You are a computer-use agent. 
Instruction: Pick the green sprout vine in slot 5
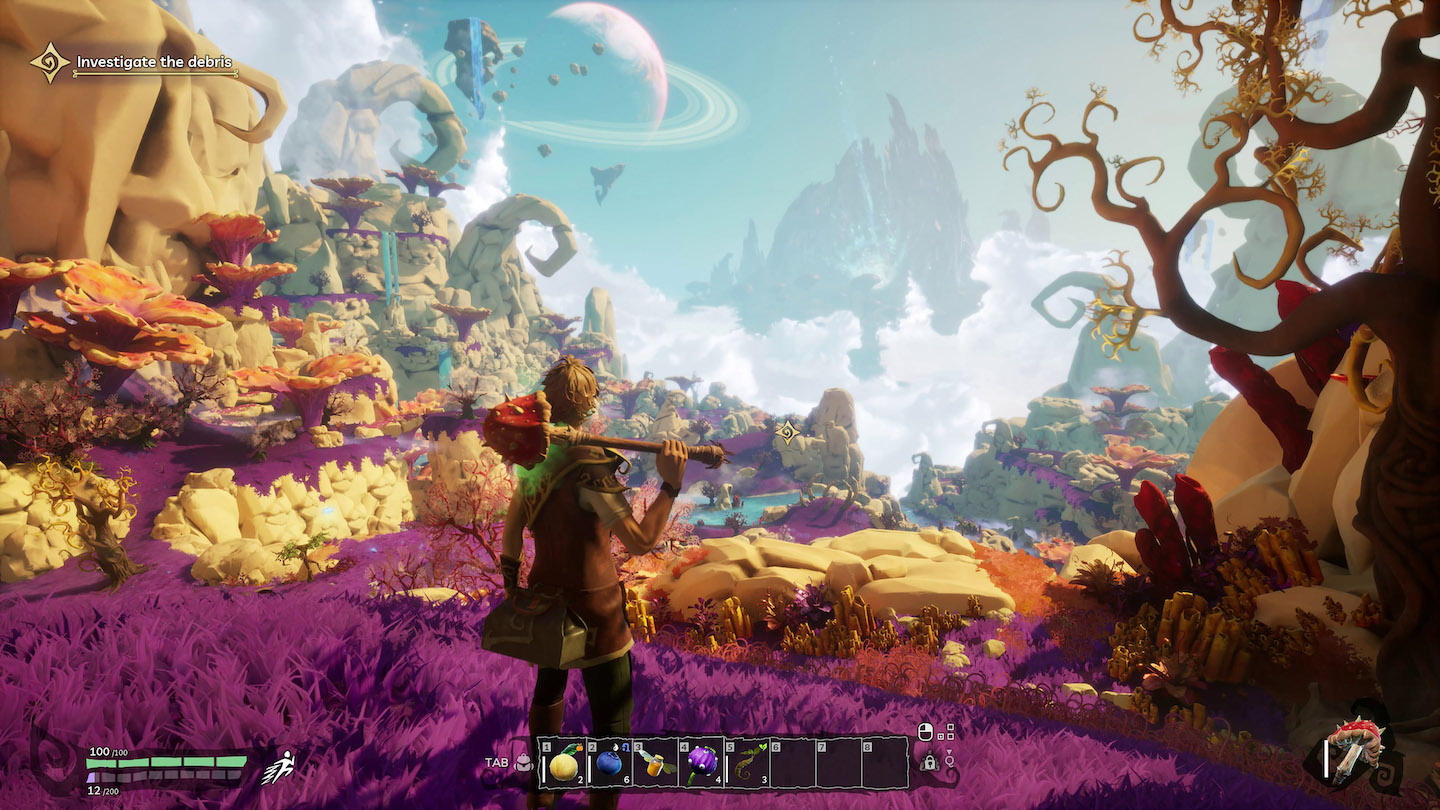[747, 764]
